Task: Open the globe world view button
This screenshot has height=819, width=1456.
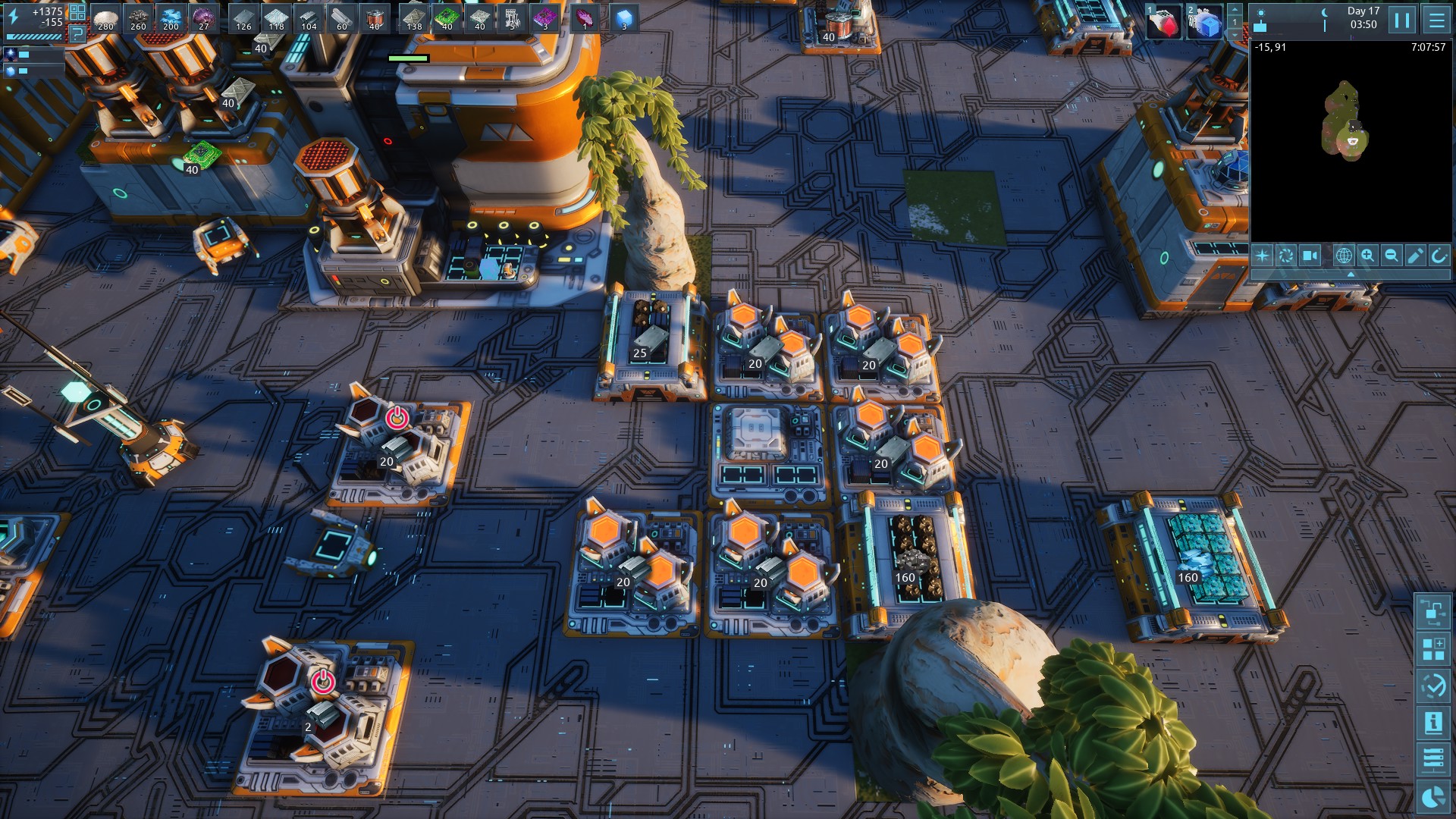Action: point(1343,256)
